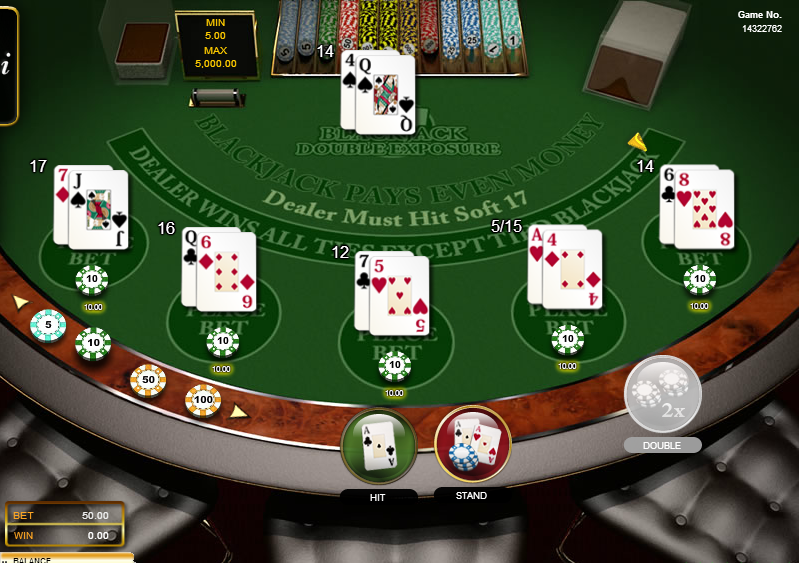Image resolution: width=799 pixels, height=563 pixels.
Task: Show lower chip values with left arrow
Action: (19, 301)
